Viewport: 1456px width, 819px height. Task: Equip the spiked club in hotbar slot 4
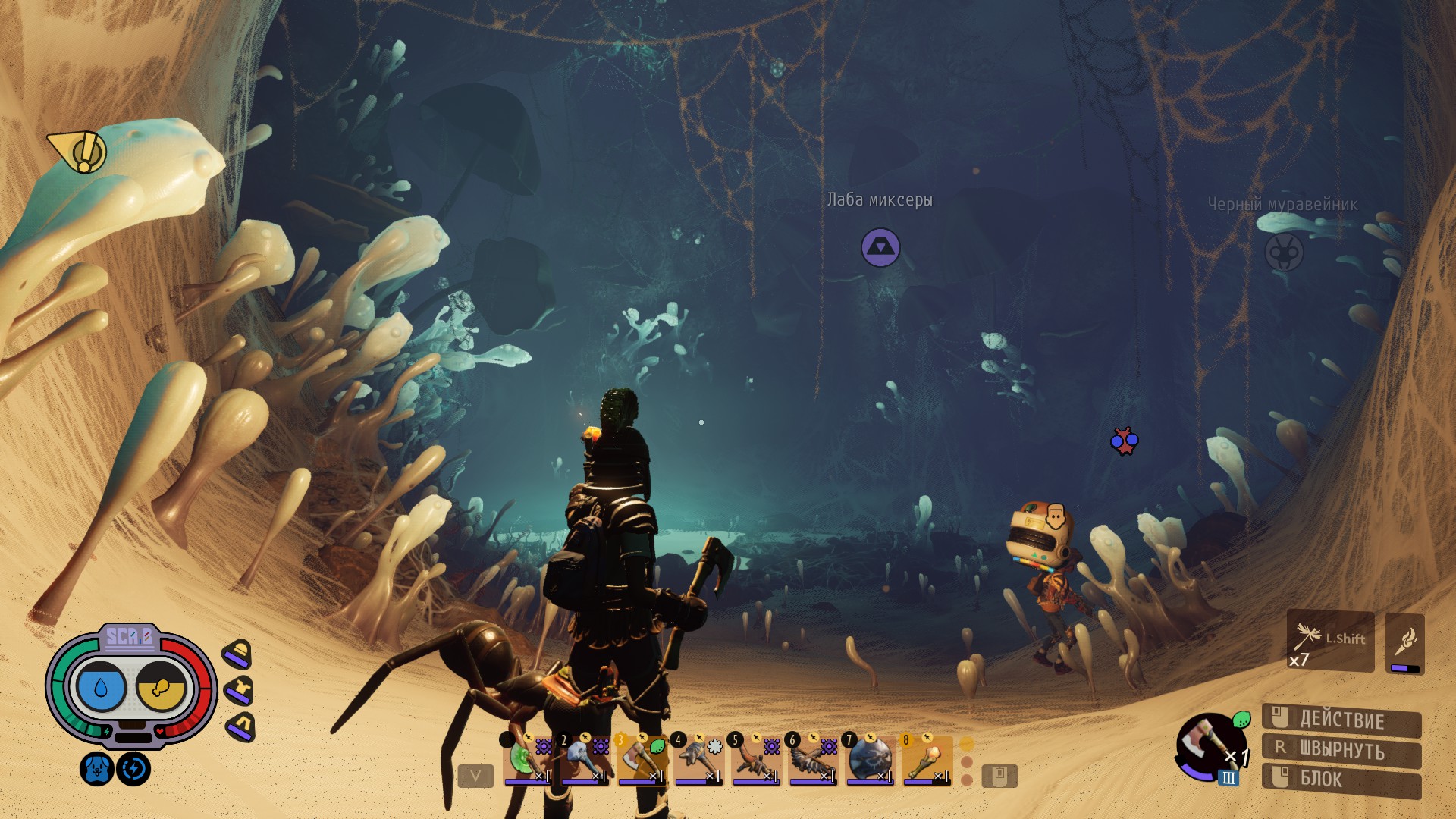click(x=698, y=759)
